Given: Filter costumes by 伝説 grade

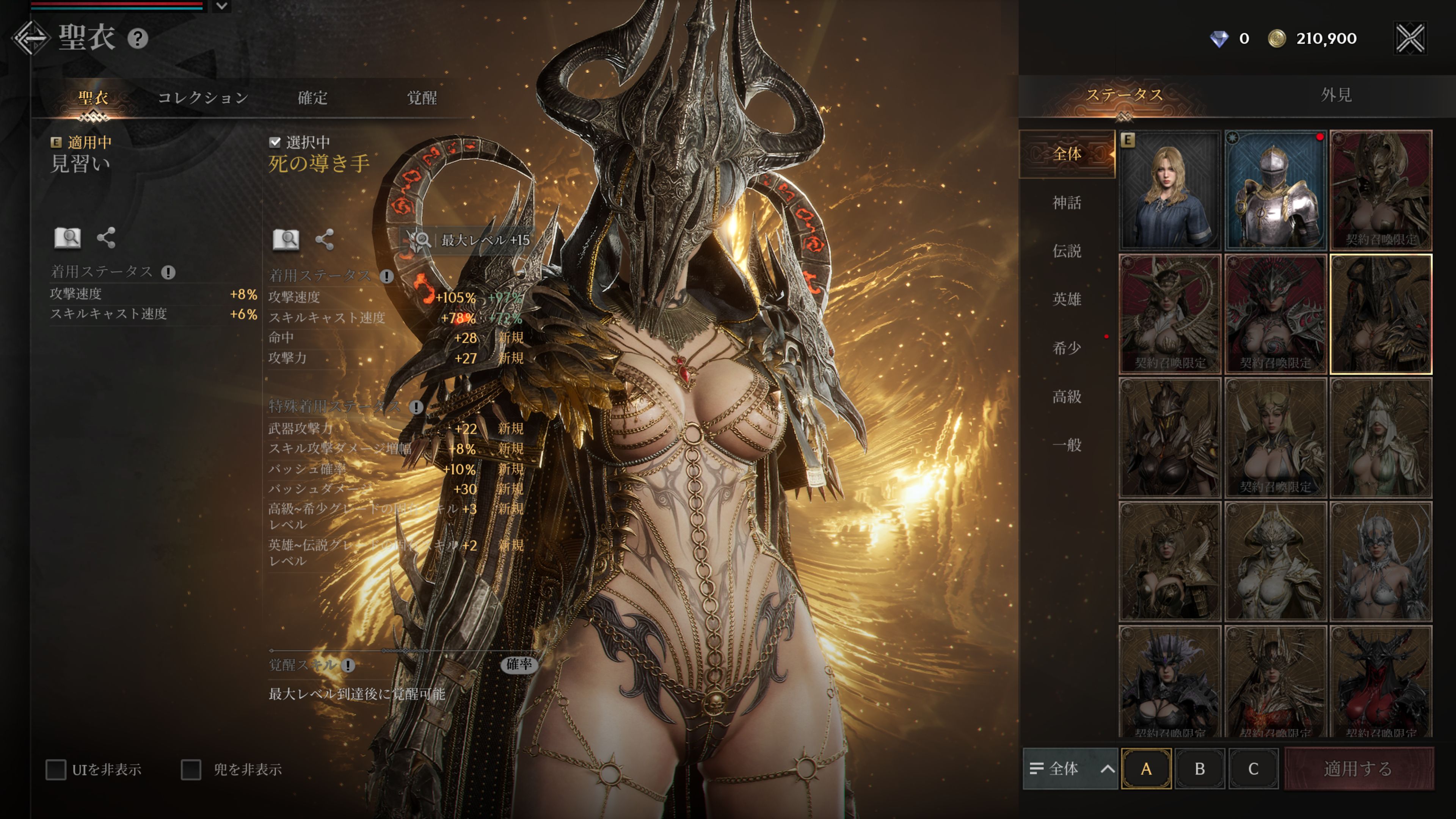Looking at the screenshot, I should [x=1067, y=250].
